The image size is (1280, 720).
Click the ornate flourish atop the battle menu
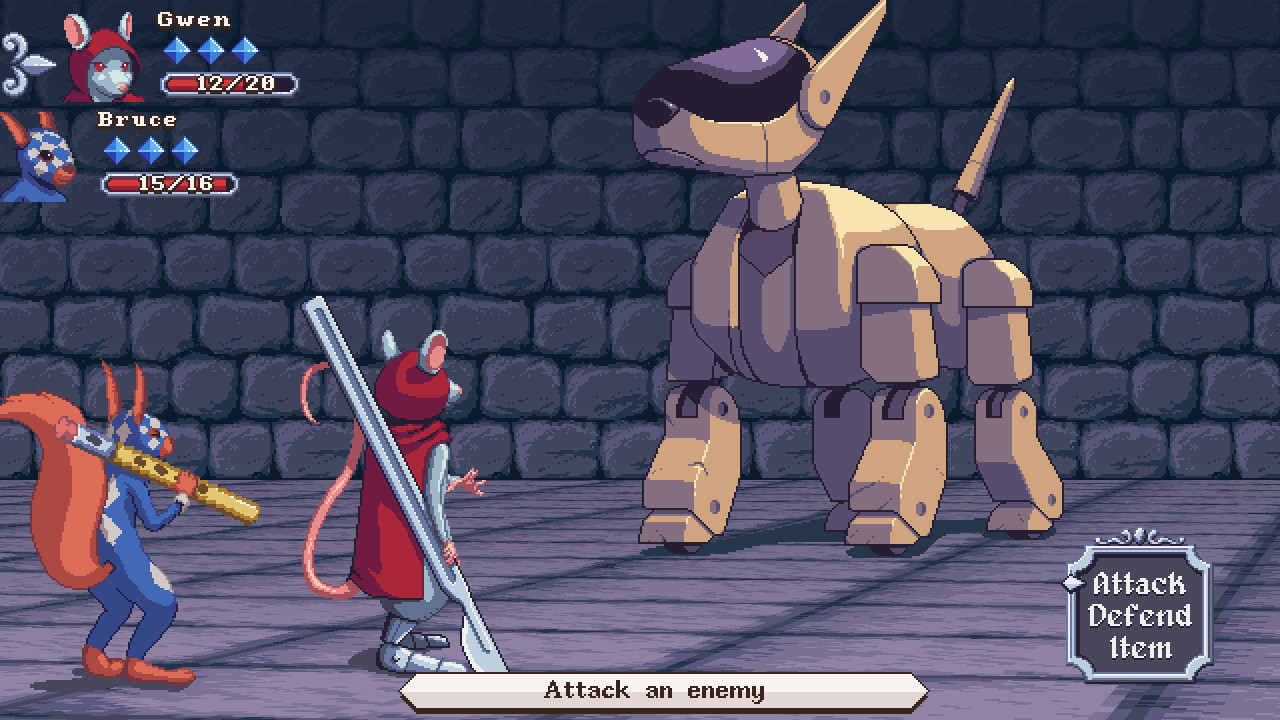coord(1140,538)
